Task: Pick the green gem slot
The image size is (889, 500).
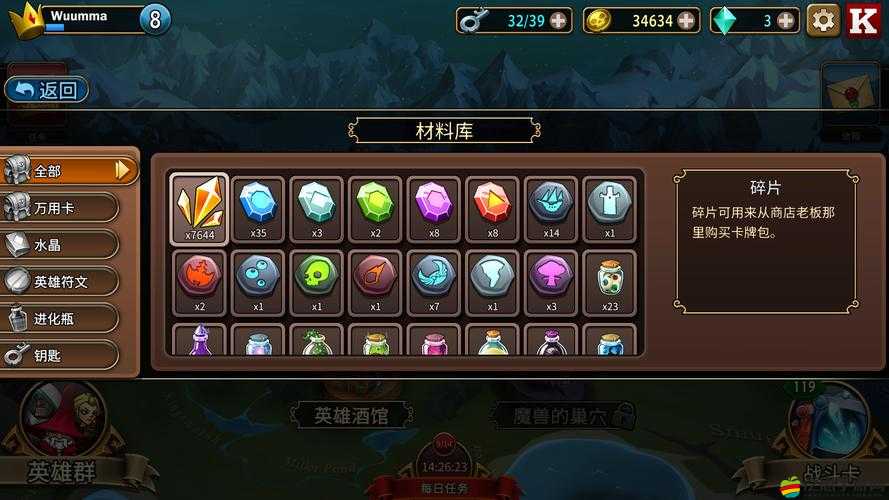Action: point(375,208)
